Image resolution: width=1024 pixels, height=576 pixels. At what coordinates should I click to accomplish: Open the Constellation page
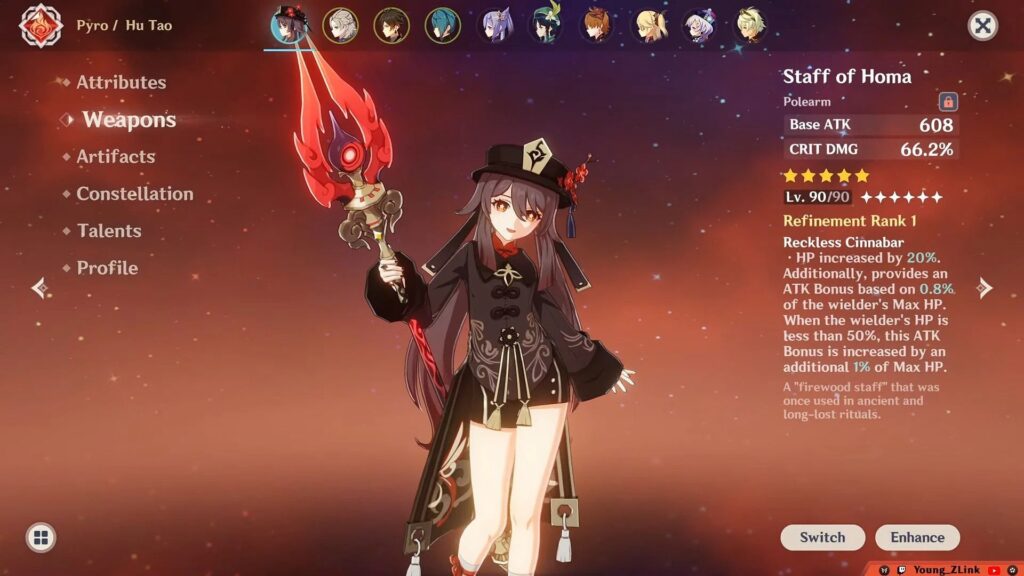pyautogui.click(x=135, y=194)
